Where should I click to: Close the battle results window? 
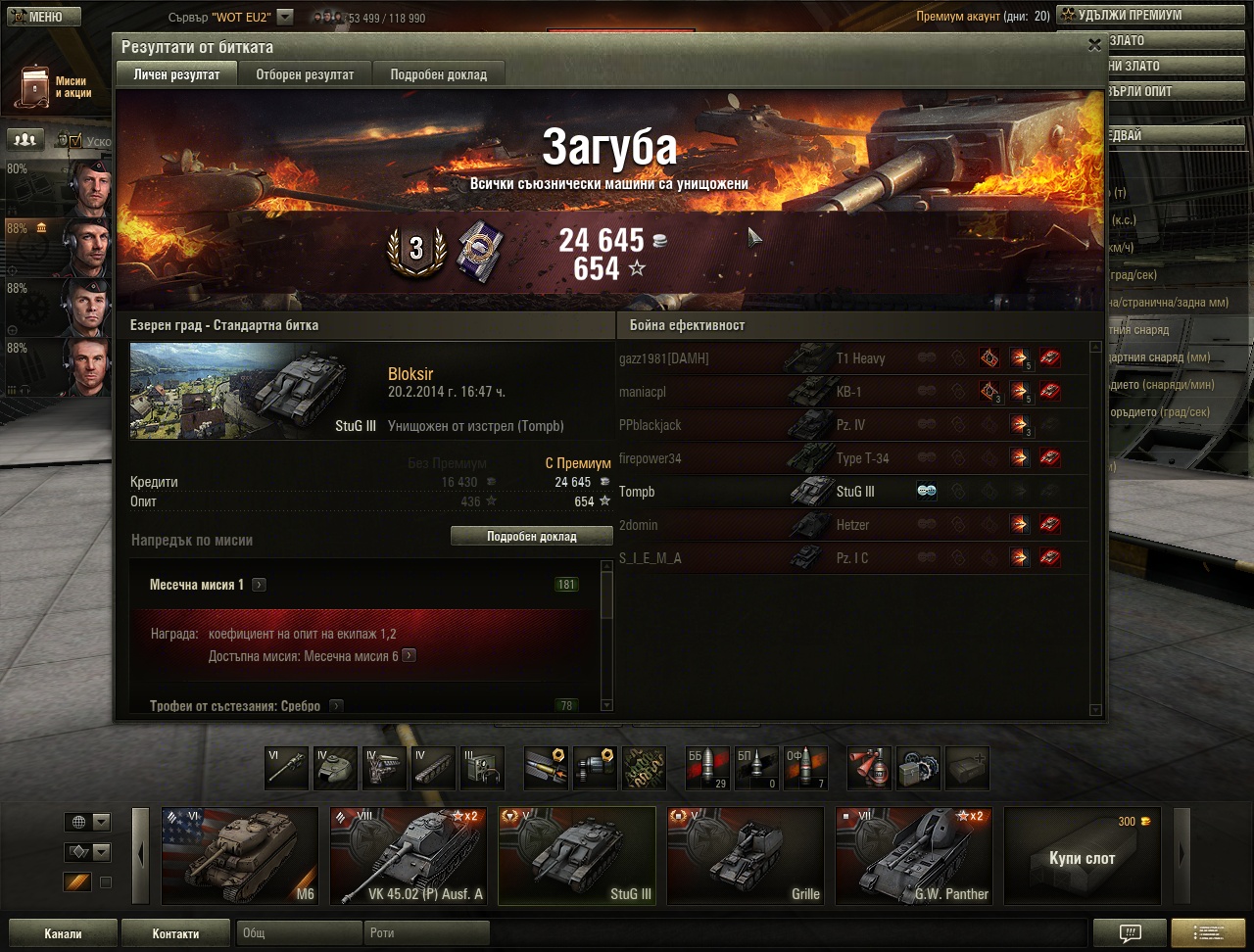1094,45
